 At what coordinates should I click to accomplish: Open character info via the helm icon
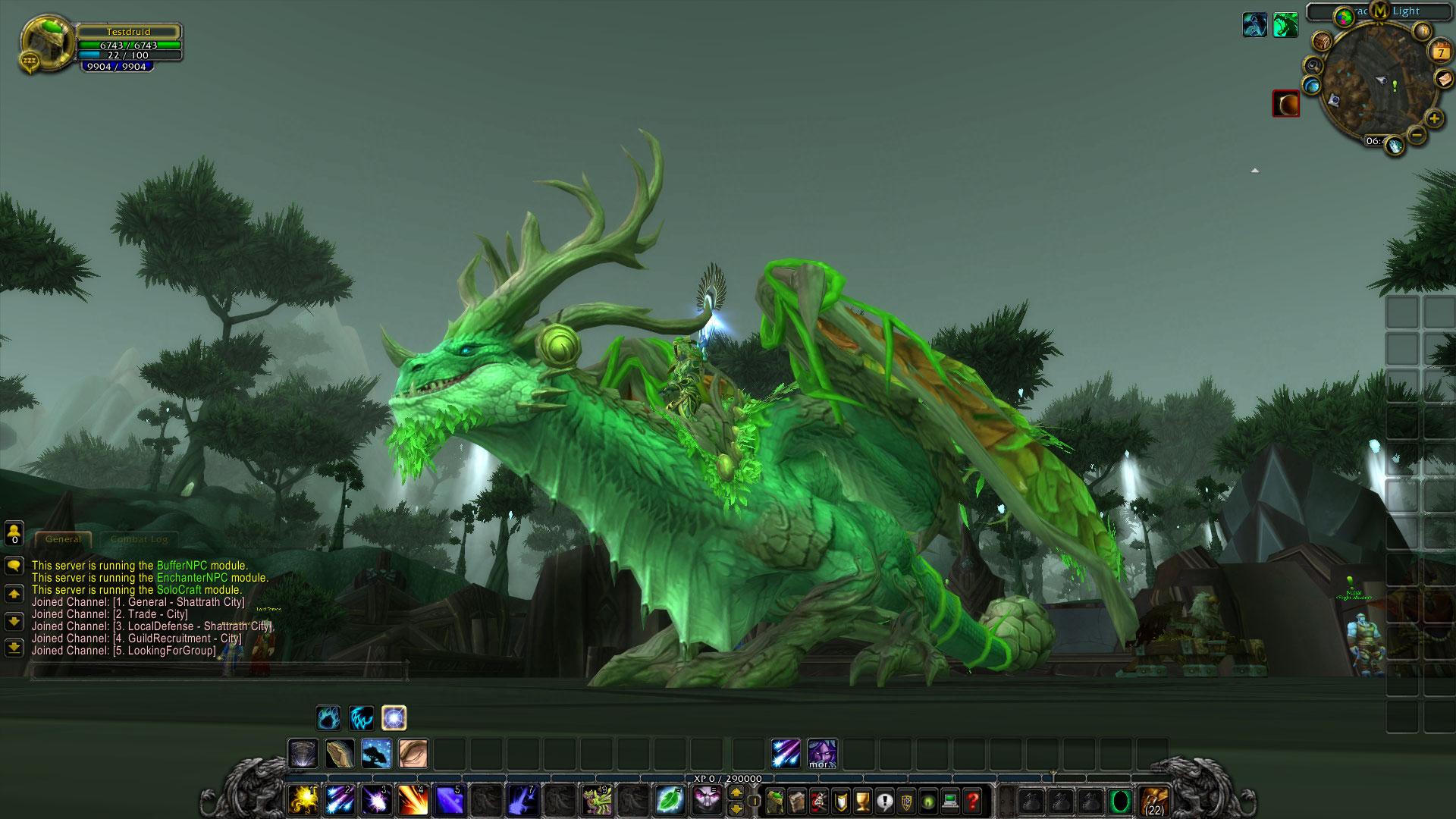(x=775, y=800)
